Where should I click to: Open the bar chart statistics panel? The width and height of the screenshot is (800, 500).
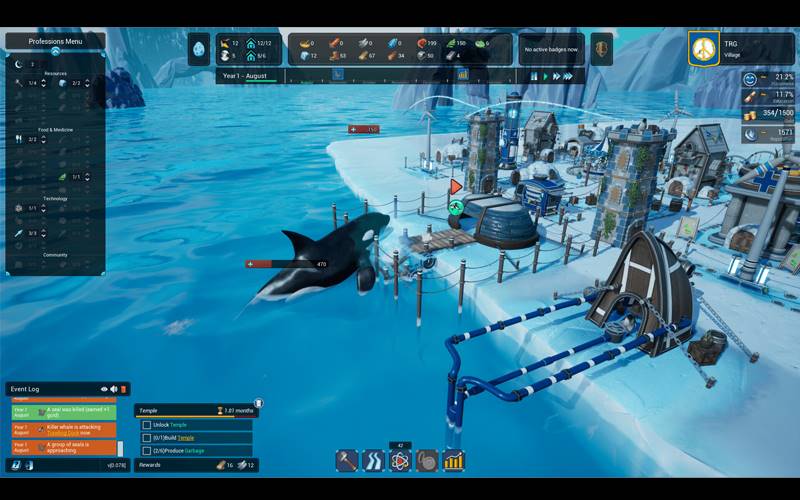(454, 461)
